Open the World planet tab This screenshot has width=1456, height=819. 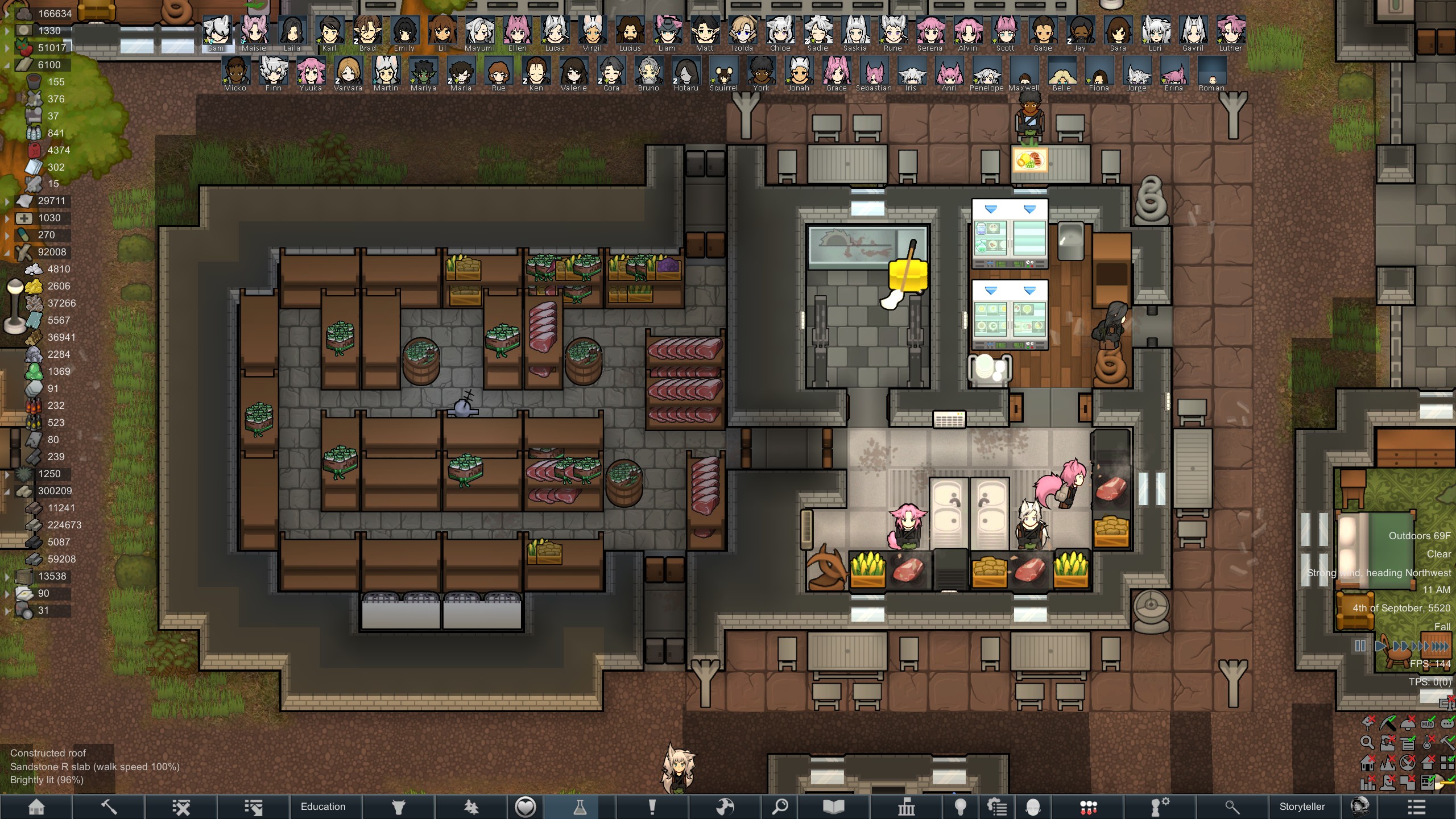pyautogui.click(x=725, y=806)
